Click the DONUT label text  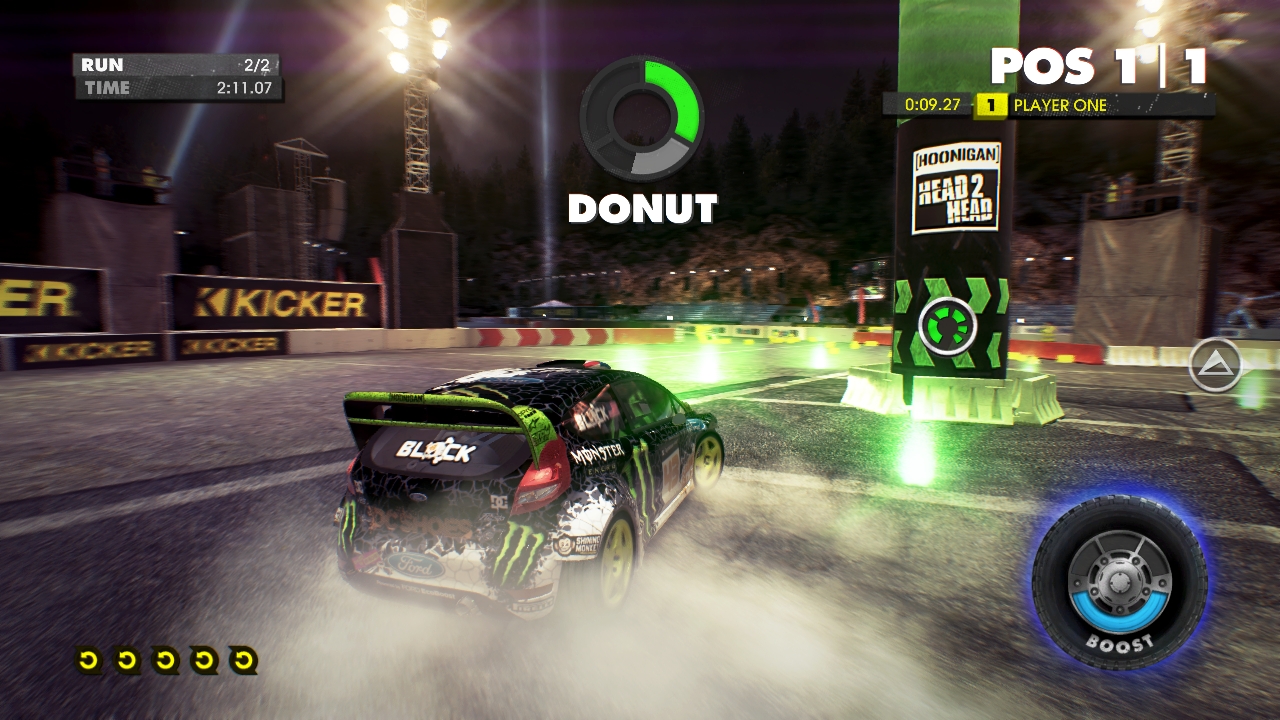tap(641, 209)
